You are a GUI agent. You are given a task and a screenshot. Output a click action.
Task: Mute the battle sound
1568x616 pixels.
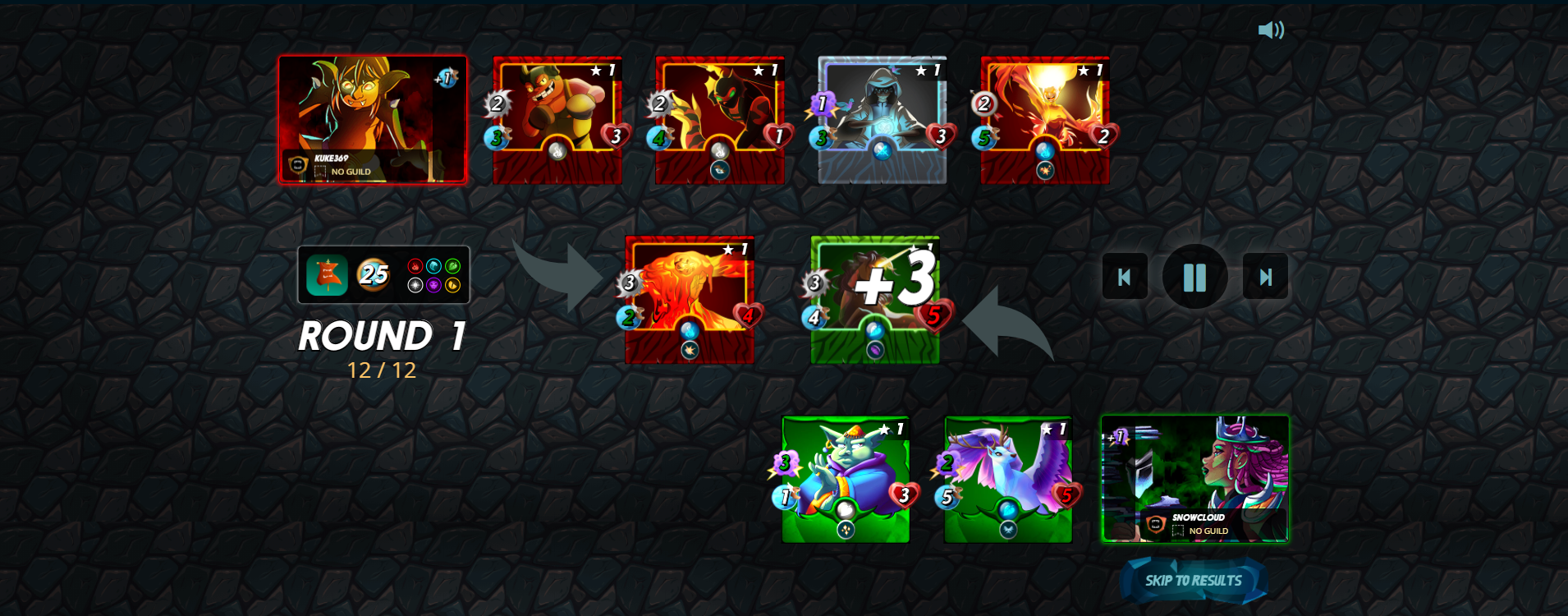1271,30
